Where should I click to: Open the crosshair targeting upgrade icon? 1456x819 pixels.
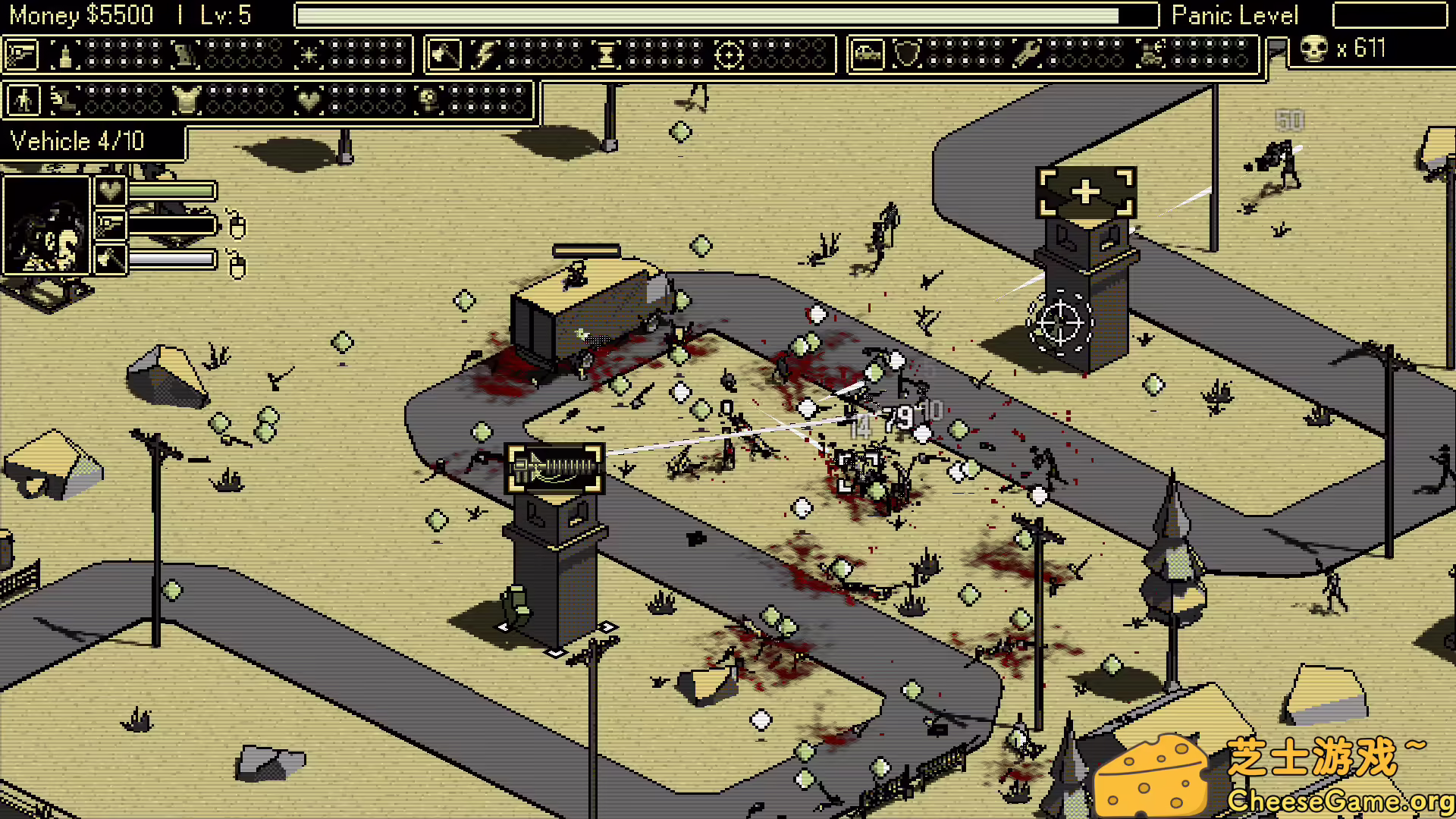tap(729, 53)
